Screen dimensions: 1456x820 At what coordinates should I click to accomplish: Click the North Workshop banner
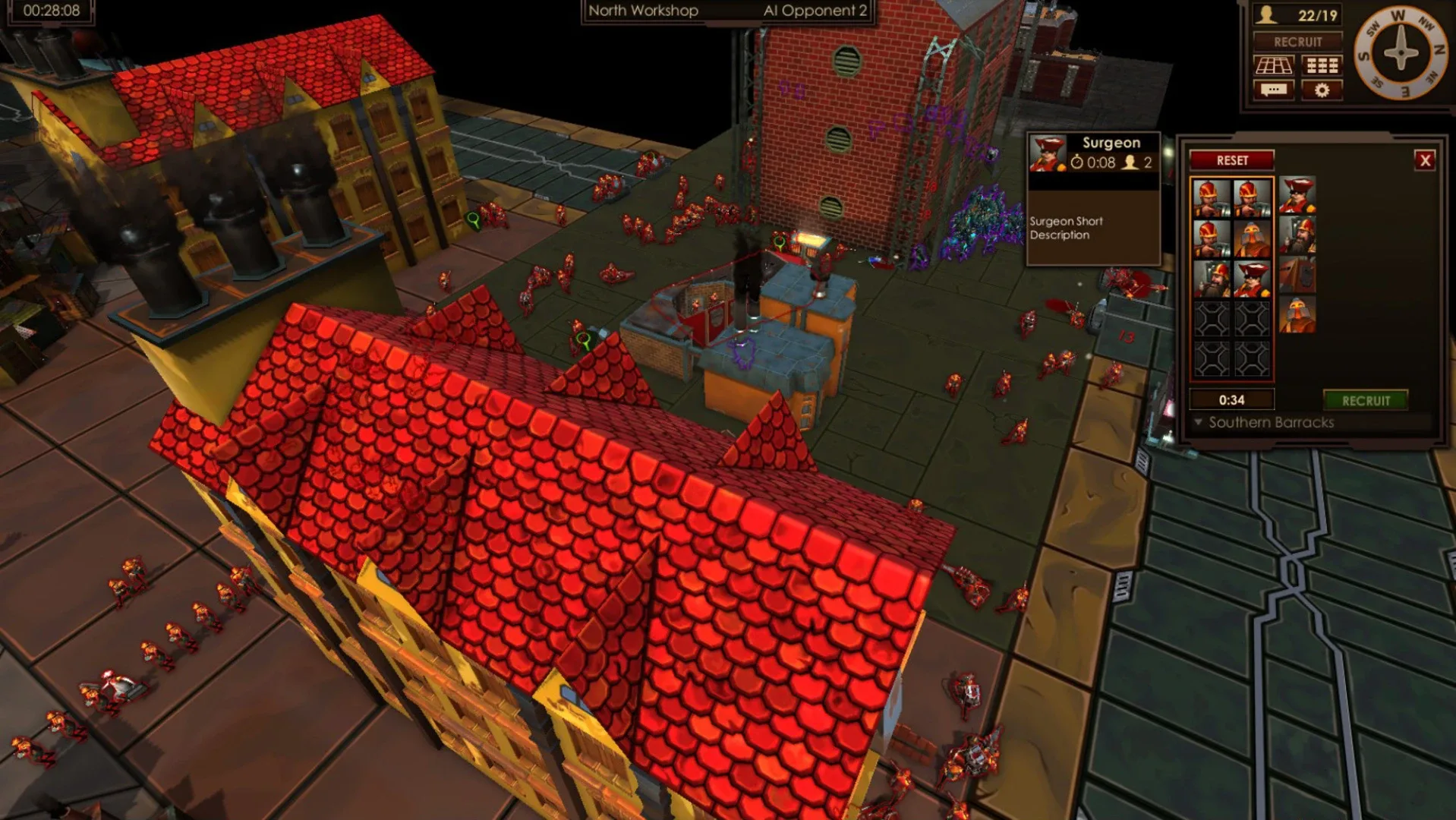coord(642,11)
